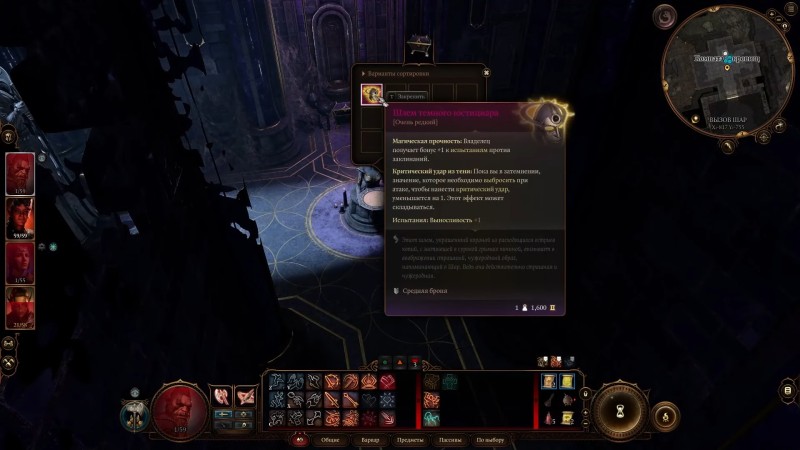Switch to the Варвар hotbar tab
This screenshot has height=450, width=800.
pos(370,440)
